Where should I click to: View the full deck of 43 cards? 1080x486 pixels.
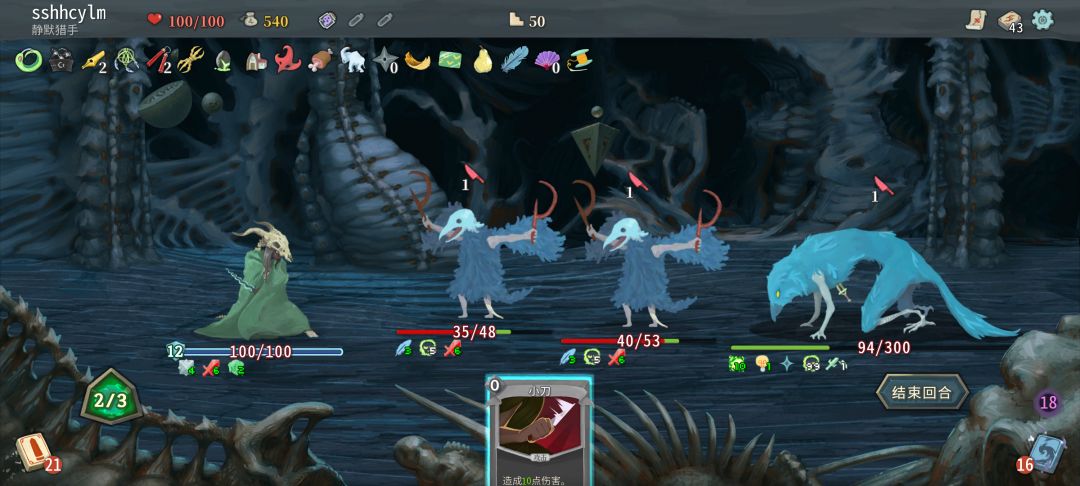pos(1010,20)
